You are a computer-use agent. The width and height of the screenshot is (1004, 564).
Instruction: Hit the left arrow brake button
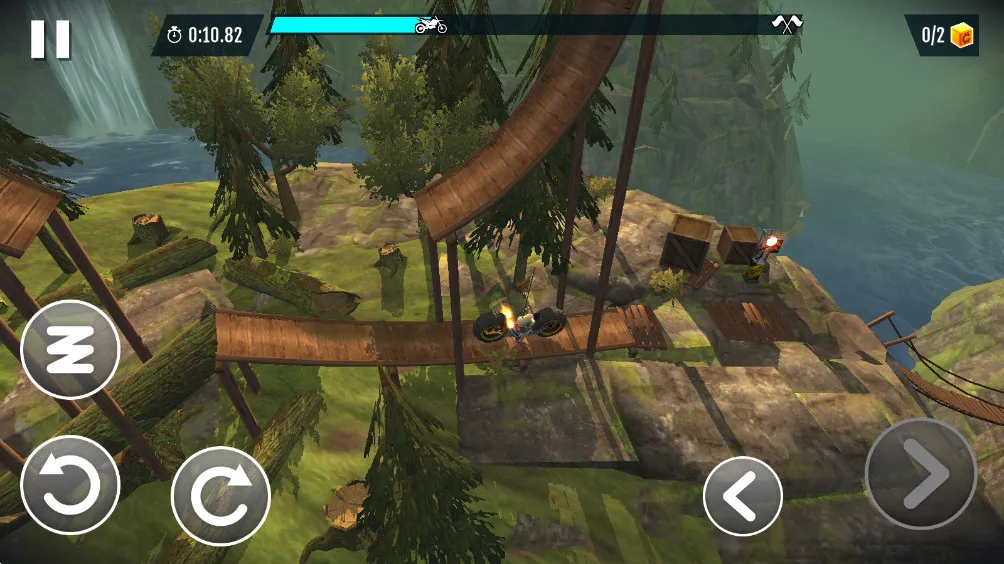coord(743,496)
